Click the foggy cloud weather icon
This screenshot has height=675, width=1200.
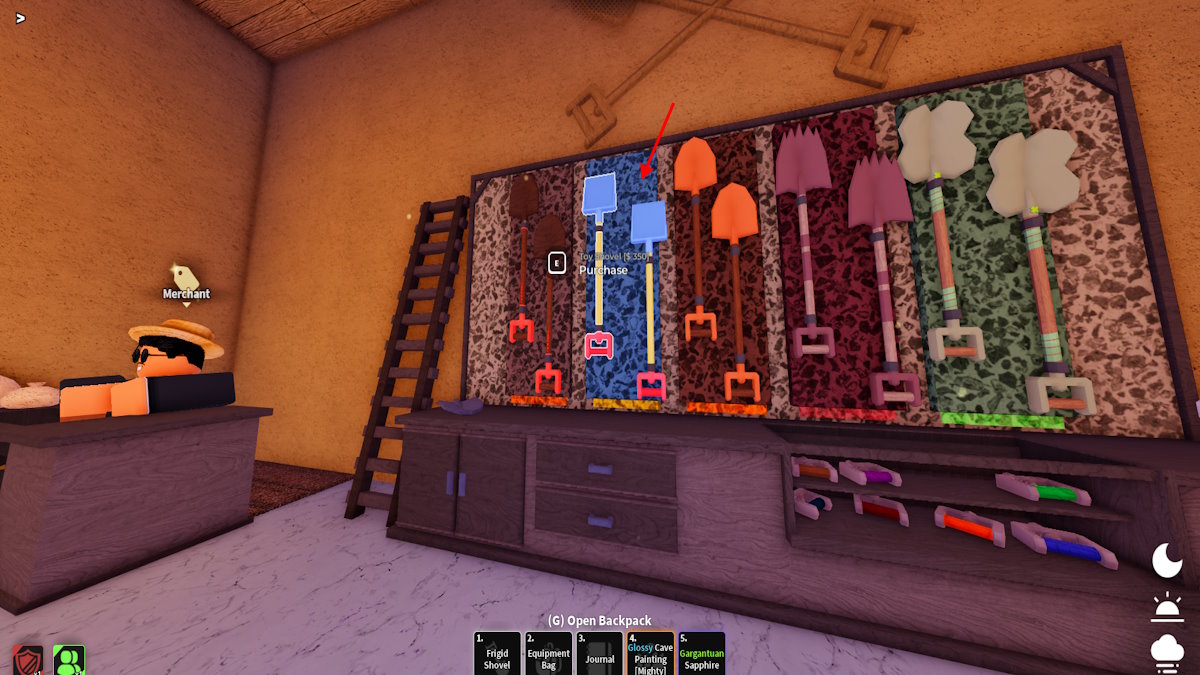(x=1167, y=651)
